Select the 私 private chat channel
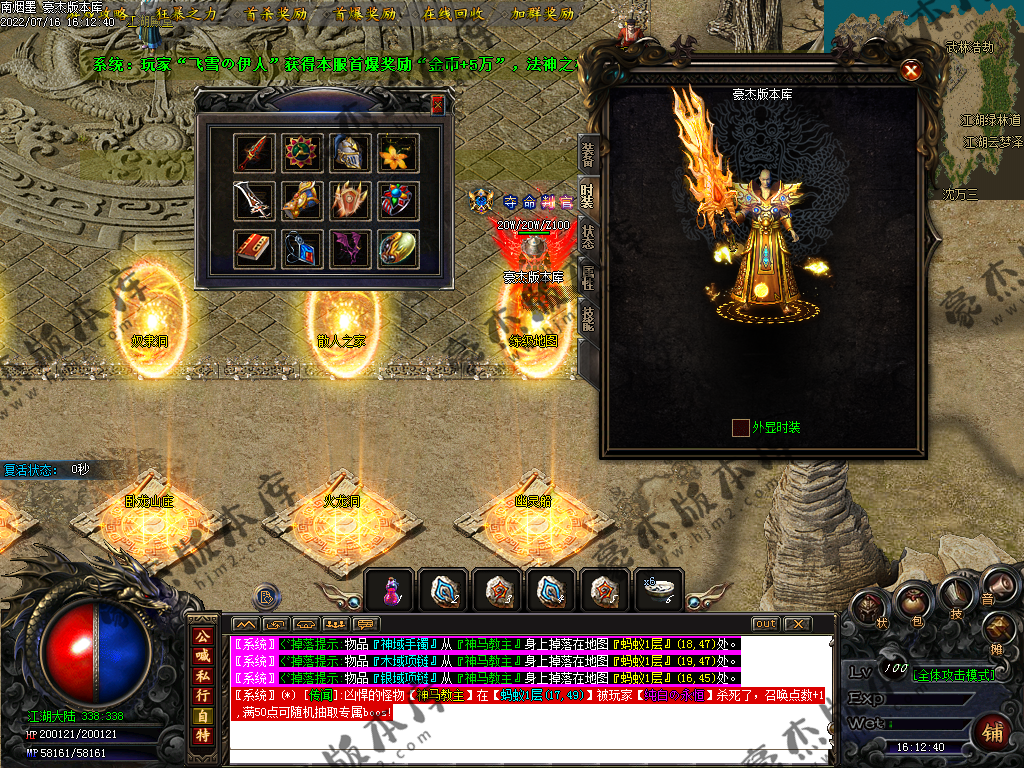The height and width of the screenshot is (768, 1024). coord(203,675)
